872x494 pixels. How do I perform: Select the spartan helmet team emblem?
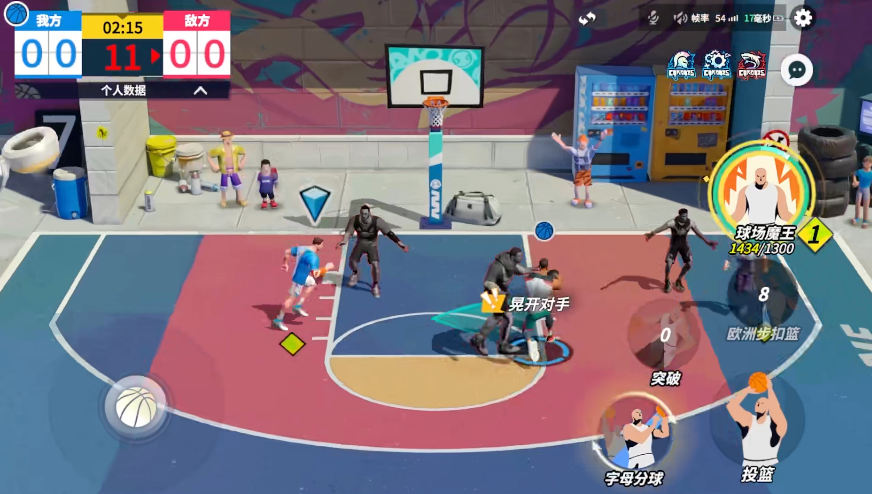[x=682, y=65]
